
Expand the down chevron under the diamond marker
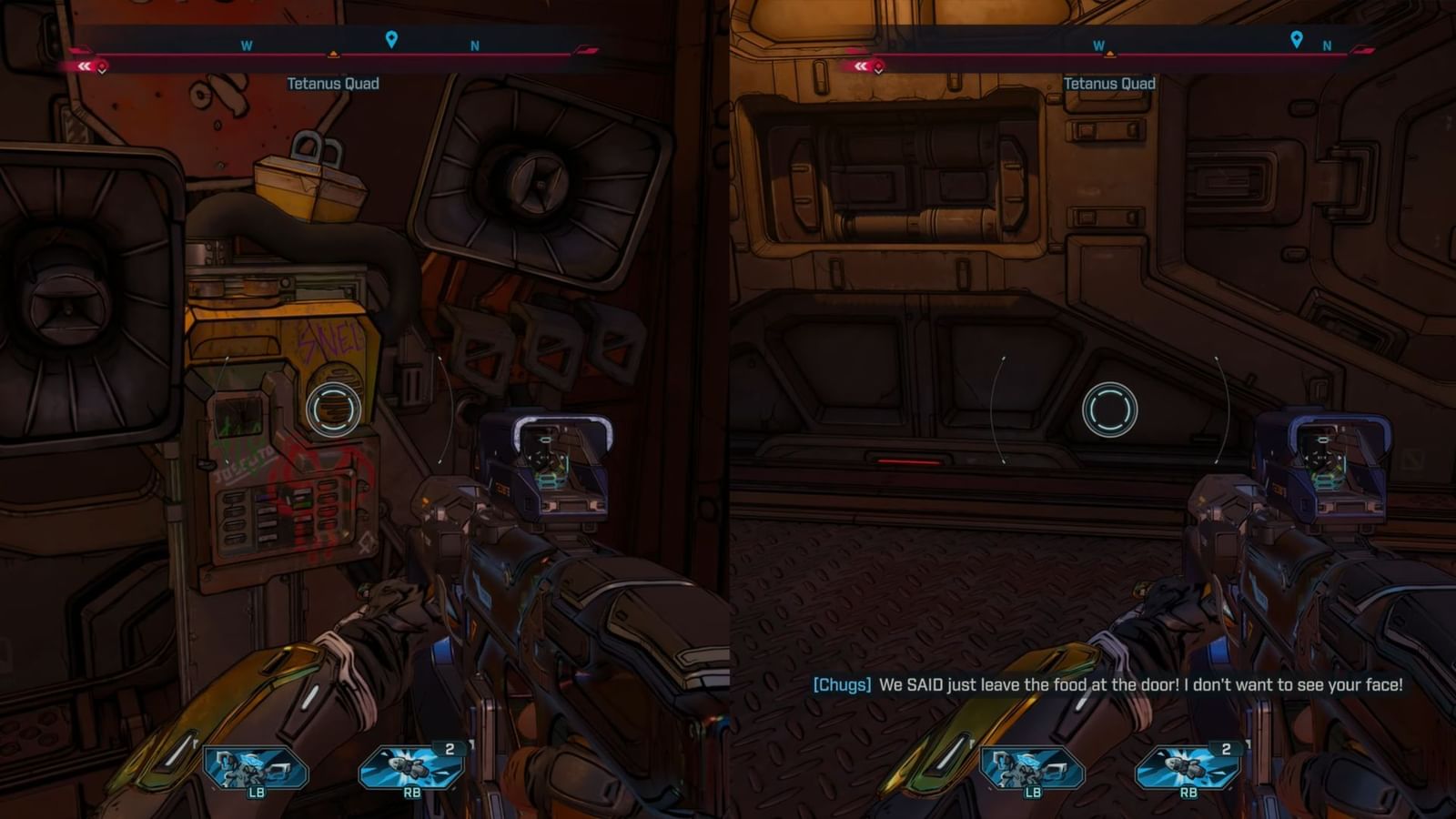pyautogui.click(x=103, y=73)
